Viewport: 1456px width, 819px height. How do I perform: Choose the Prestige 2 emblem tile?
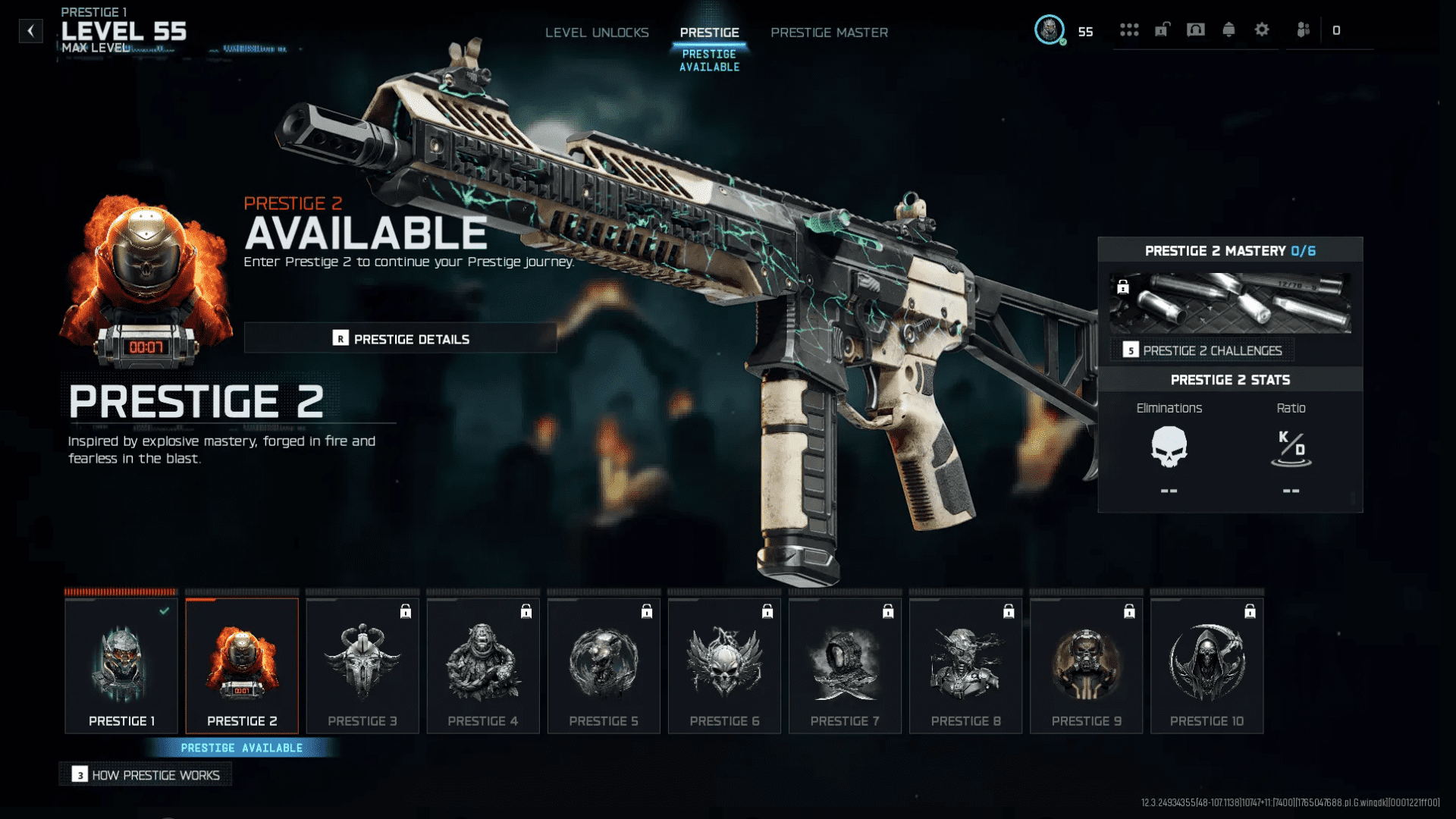(242, 666)
